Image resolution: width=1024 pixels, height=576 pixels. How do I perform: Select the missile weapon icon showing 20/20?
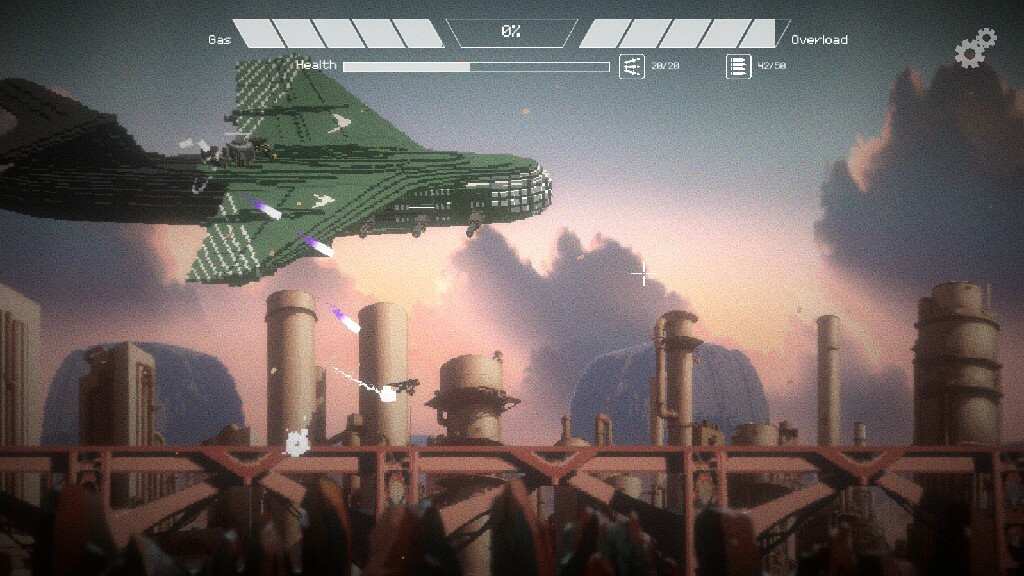point(632,66)
